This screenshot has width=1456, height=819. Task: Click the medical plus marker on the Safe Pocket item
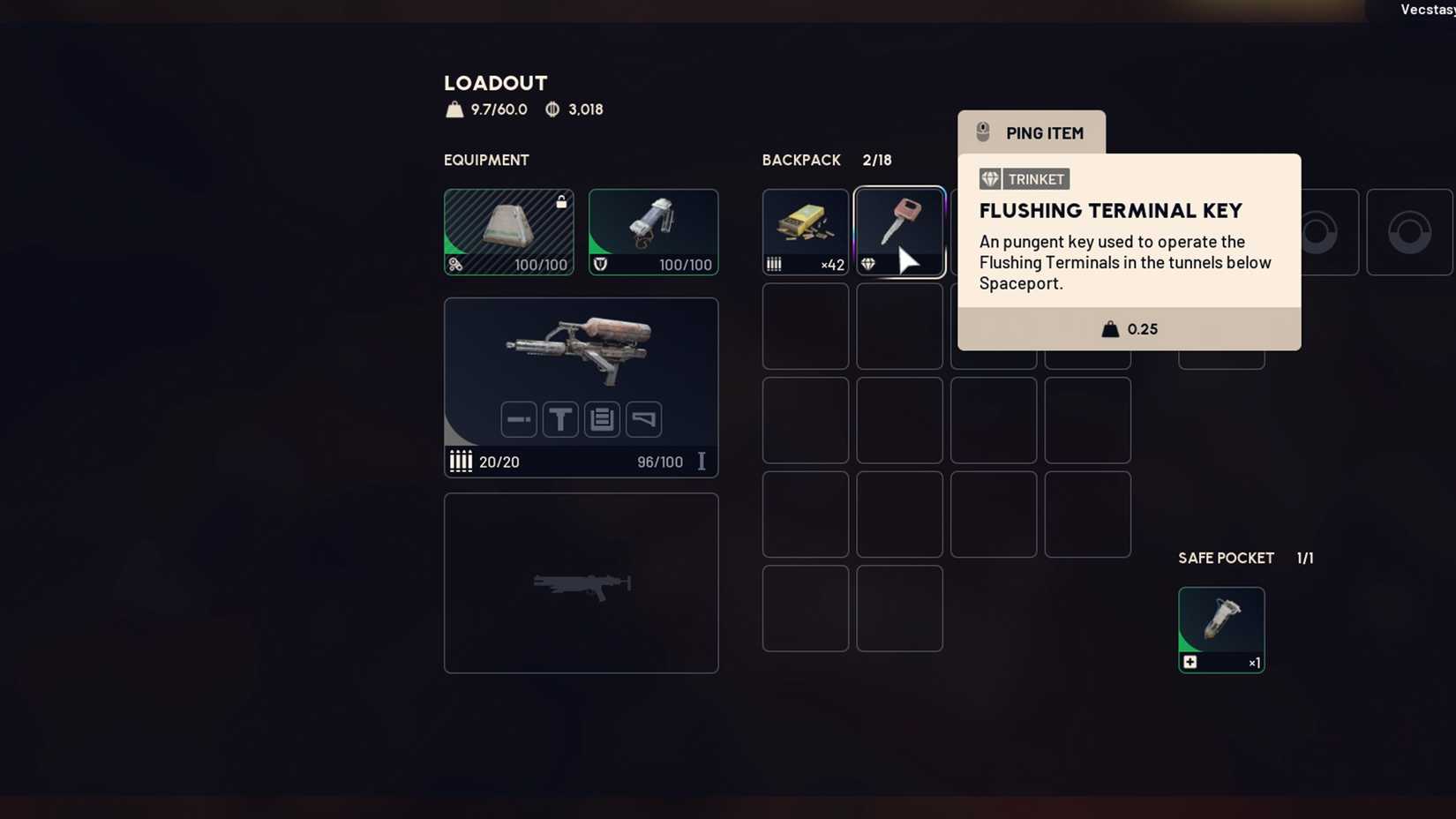[x=1190, y=661]
